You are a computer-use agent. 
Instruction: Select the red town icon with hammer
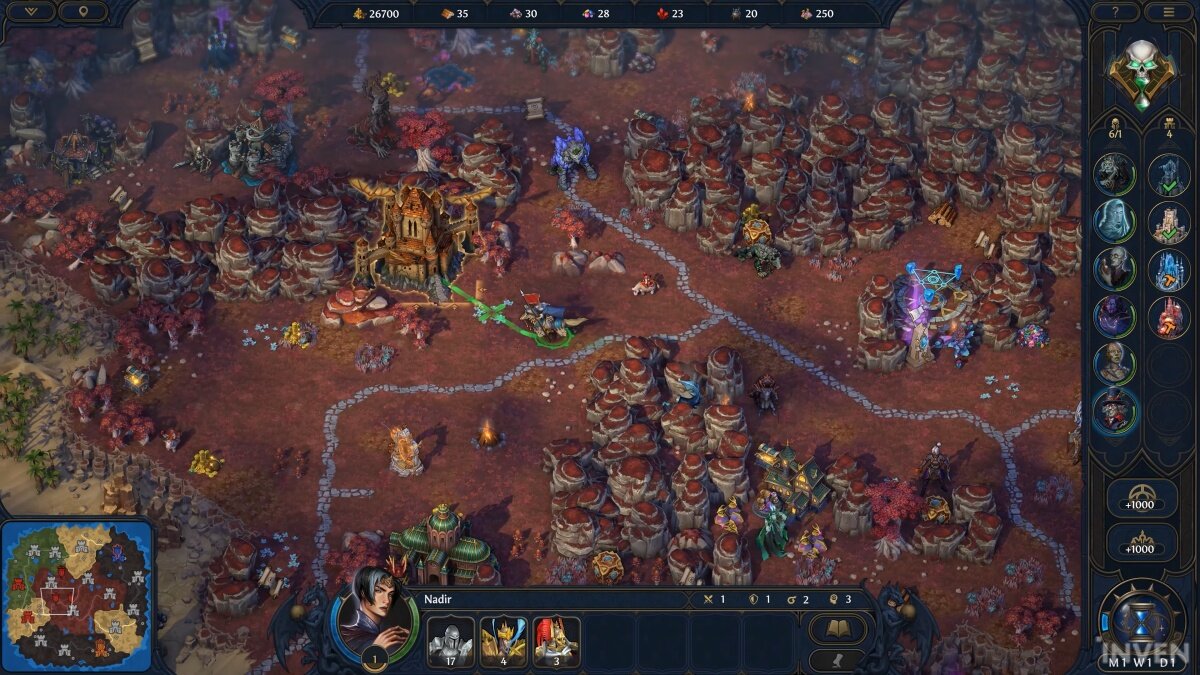tap(1167, 317)
